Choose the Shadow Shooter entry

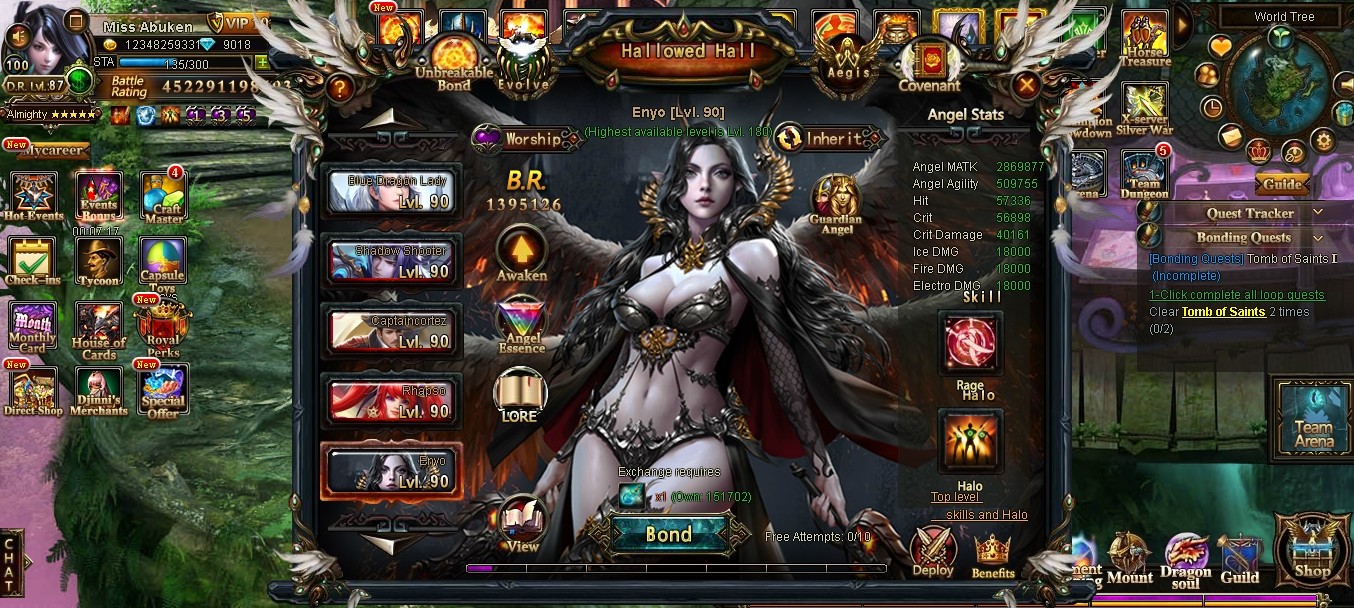point(391,261)
